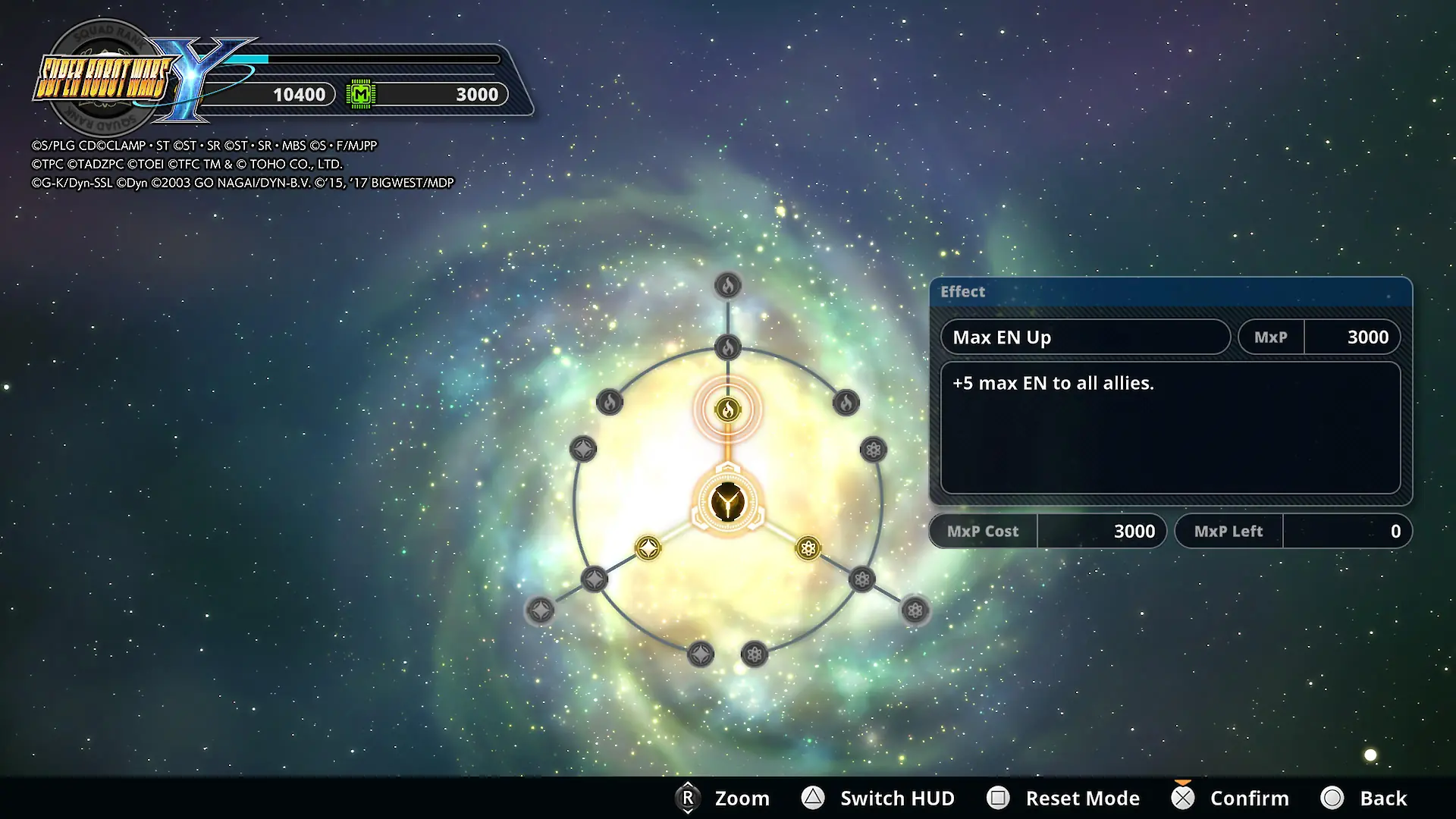Choose the flower node at the lower-right branch tip
The width and height of the screenshot is (1456, 819).
click(915, 610)
